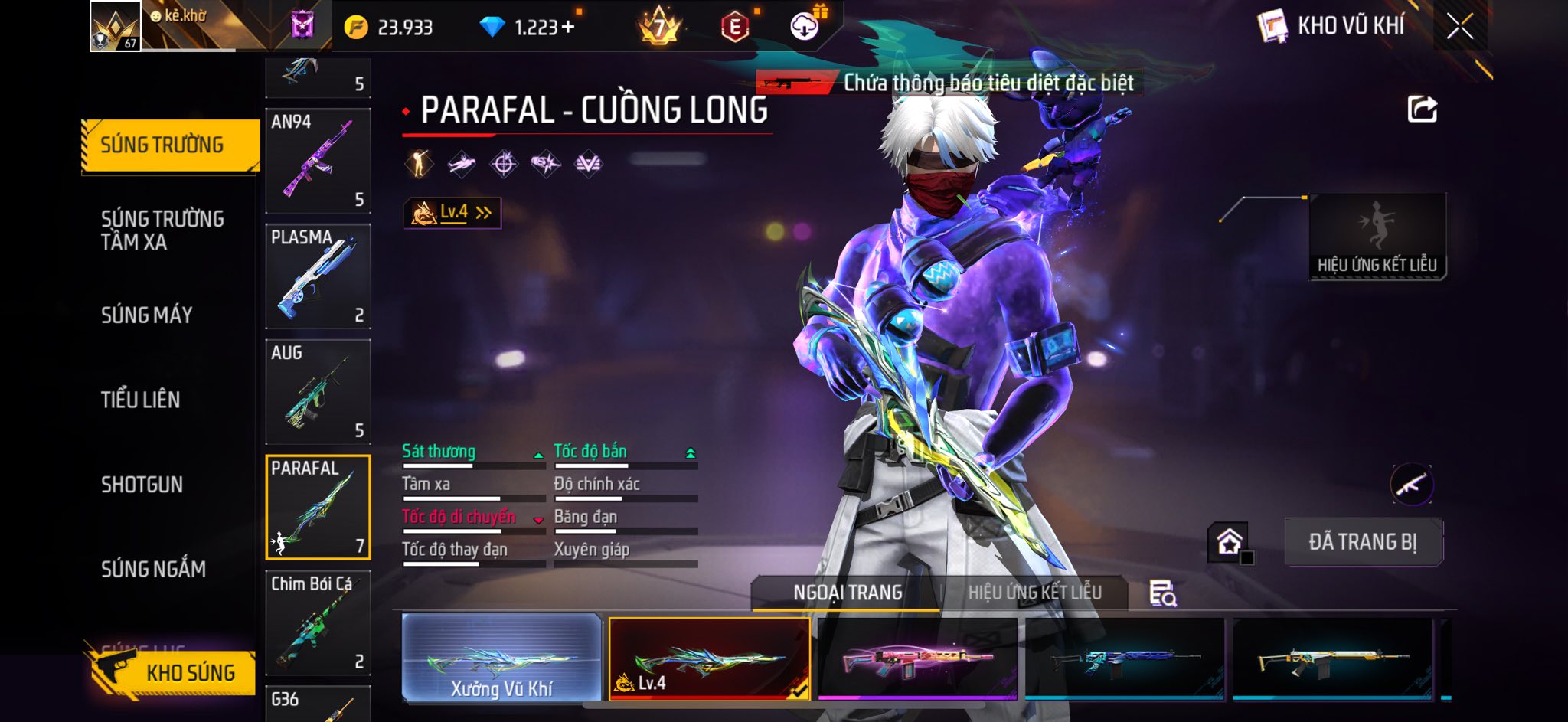Pick the PLASMA weapon tile
Viewport: 1568px width, 722px height.
click(x=318, y=276)
